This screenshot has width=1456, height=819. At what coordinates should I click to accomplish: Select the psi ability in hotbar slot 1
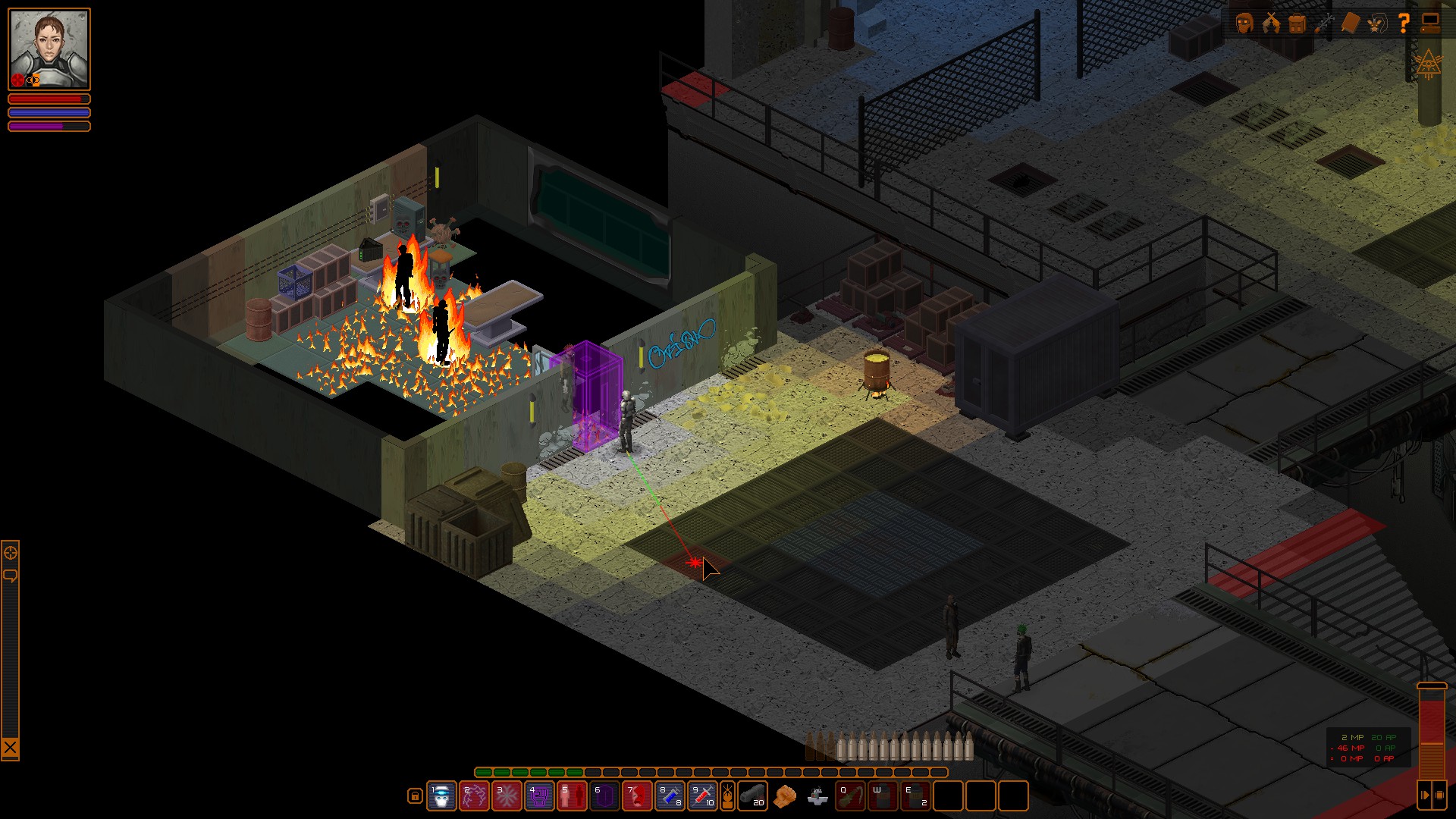(x=441, y=796)
